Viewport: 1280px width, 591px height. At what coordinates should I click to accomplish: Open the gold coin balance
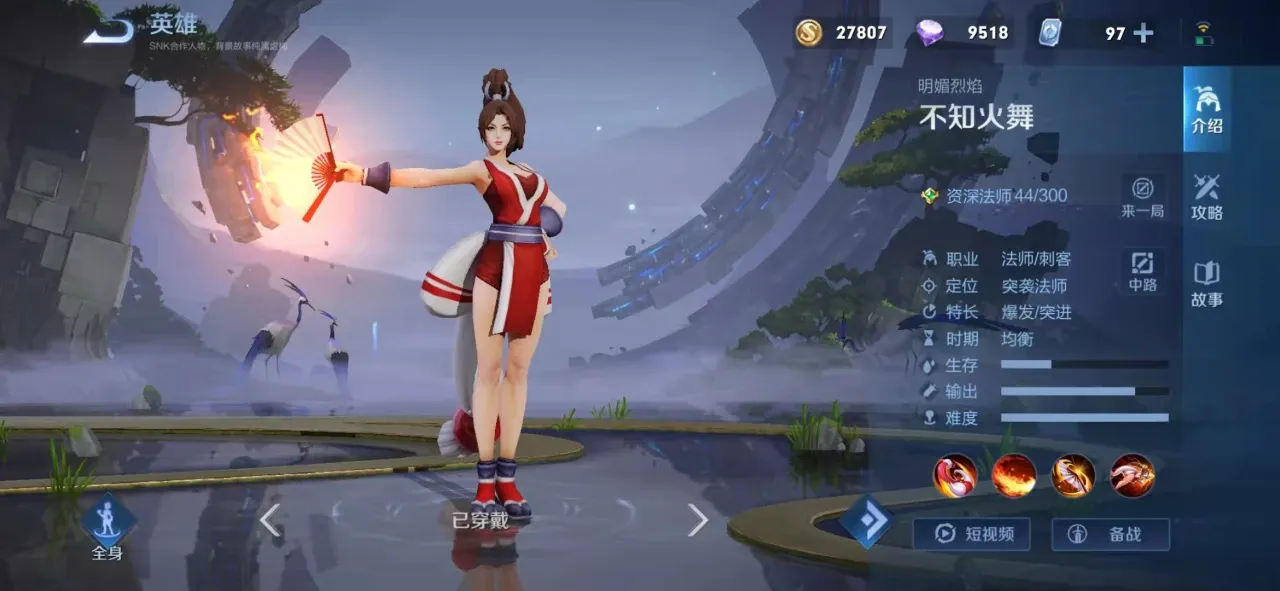[x=841, y=33]
